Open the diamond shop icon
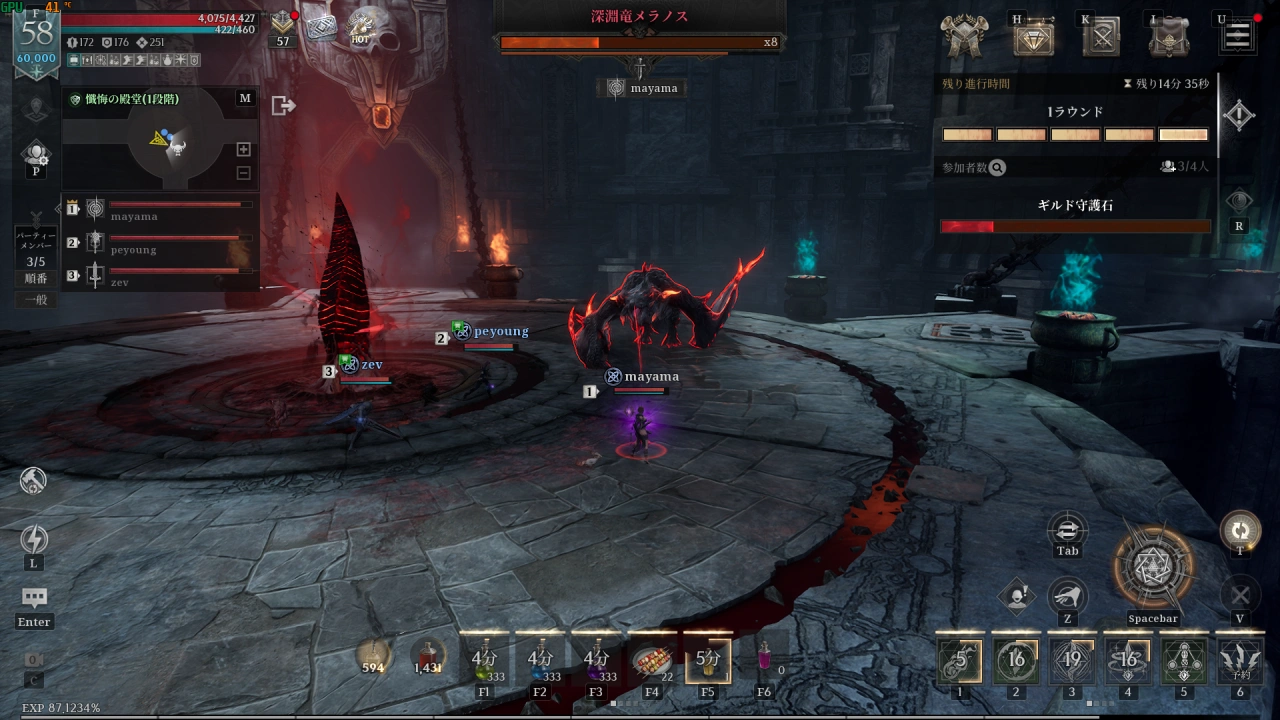Screen dimensions: 1280x720 pyautogui.click(x=1033, y=38)
